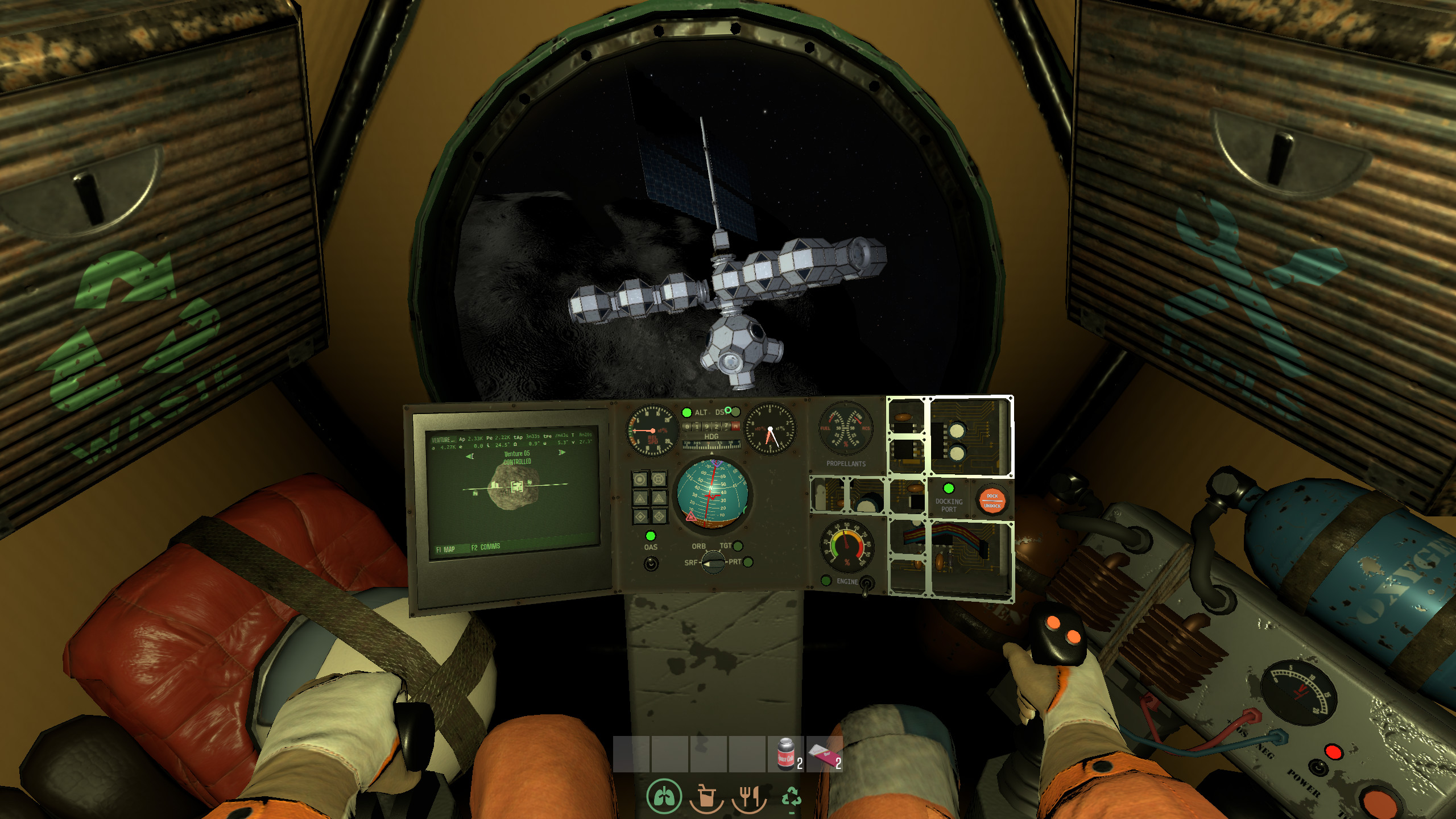
Task: Flip the OAS toggle switch
Action: (651, 563)
